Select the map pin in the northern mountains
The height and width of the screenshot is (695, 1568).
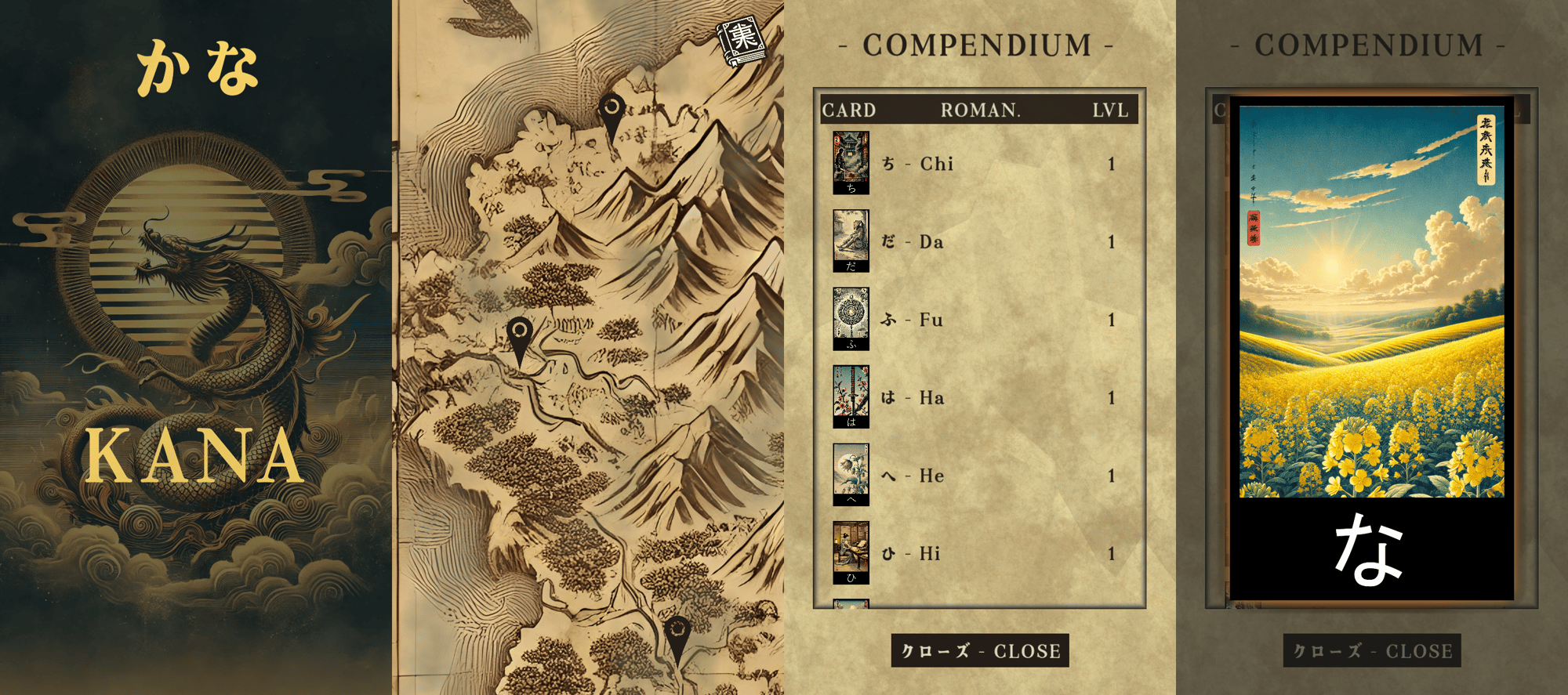point(612,114)
